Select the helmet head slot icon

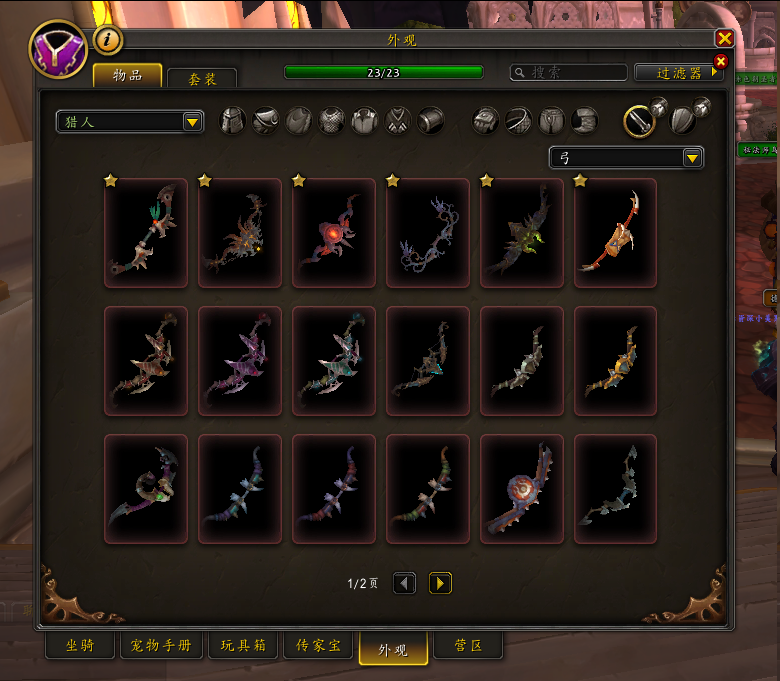(x=232, y=121)
